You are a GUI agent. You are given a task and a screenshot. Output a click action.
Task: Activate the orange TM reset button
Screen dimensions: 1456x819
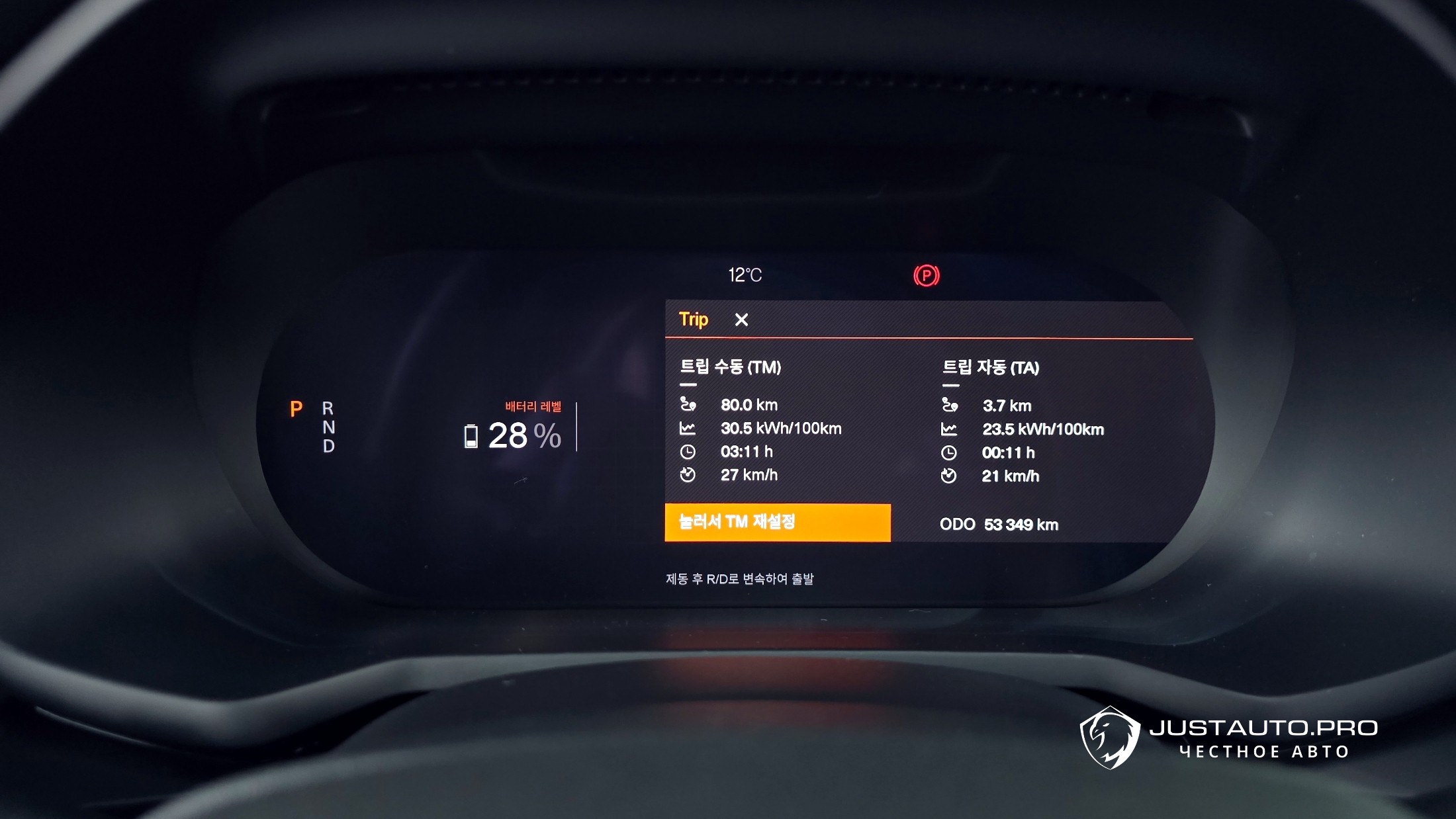(778, 523)
